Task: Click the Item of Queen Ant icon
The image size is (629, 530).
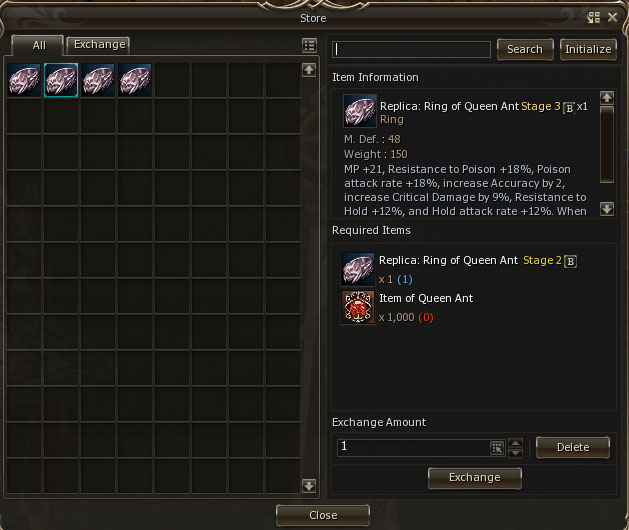Action: tap(358, 308)
